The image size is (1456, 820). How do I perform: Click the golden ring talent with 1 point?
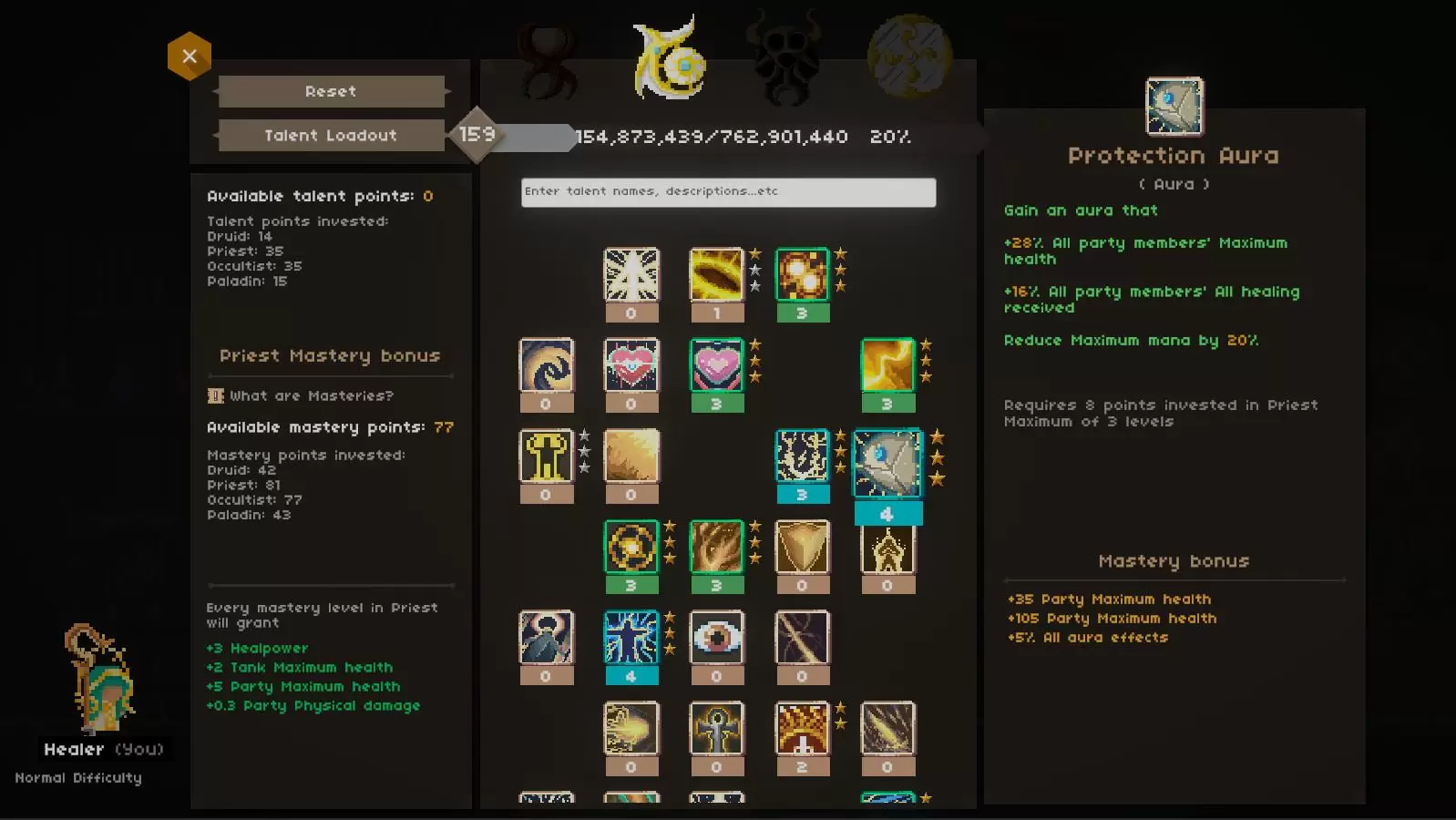[717, 274]
